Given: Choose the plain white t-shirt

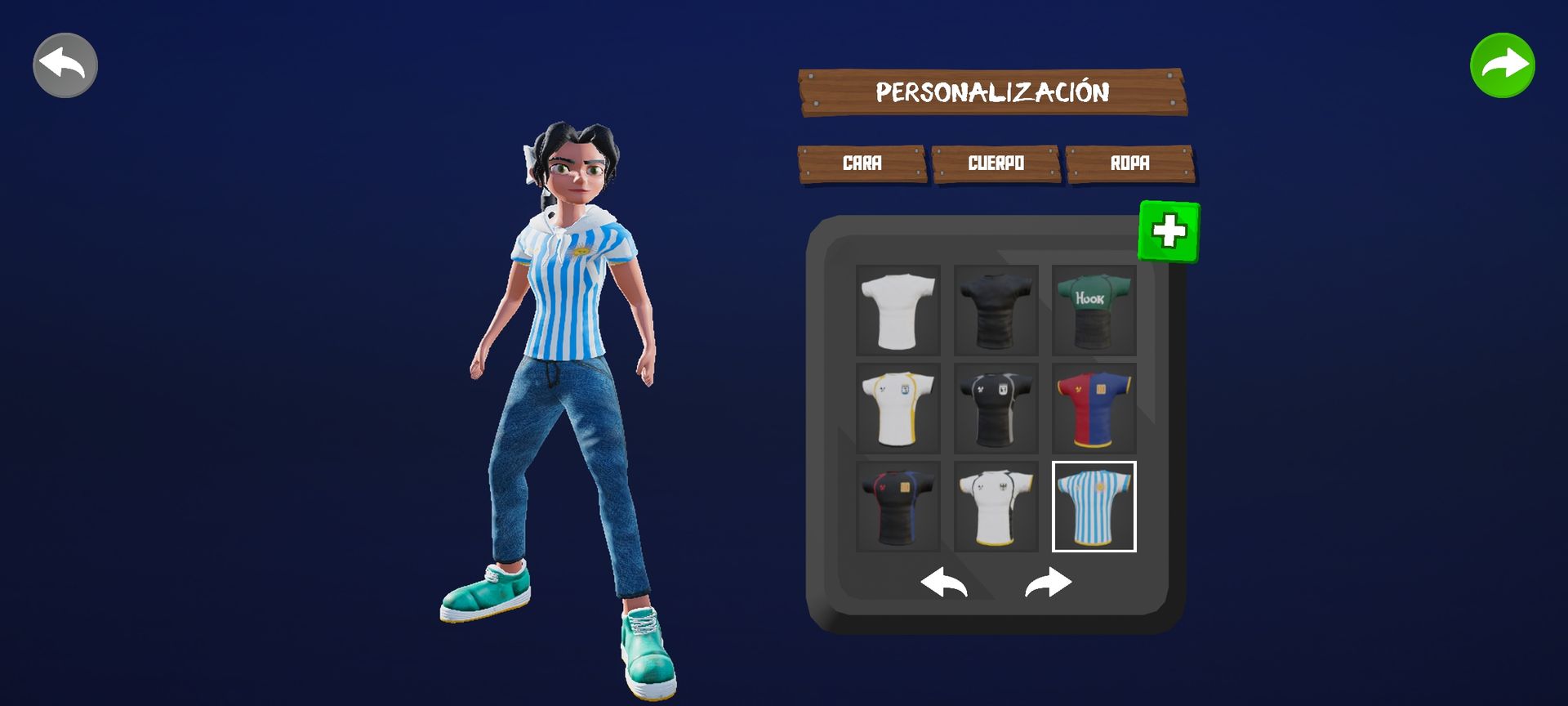Looking at the screenshot, I should (898, 311).
